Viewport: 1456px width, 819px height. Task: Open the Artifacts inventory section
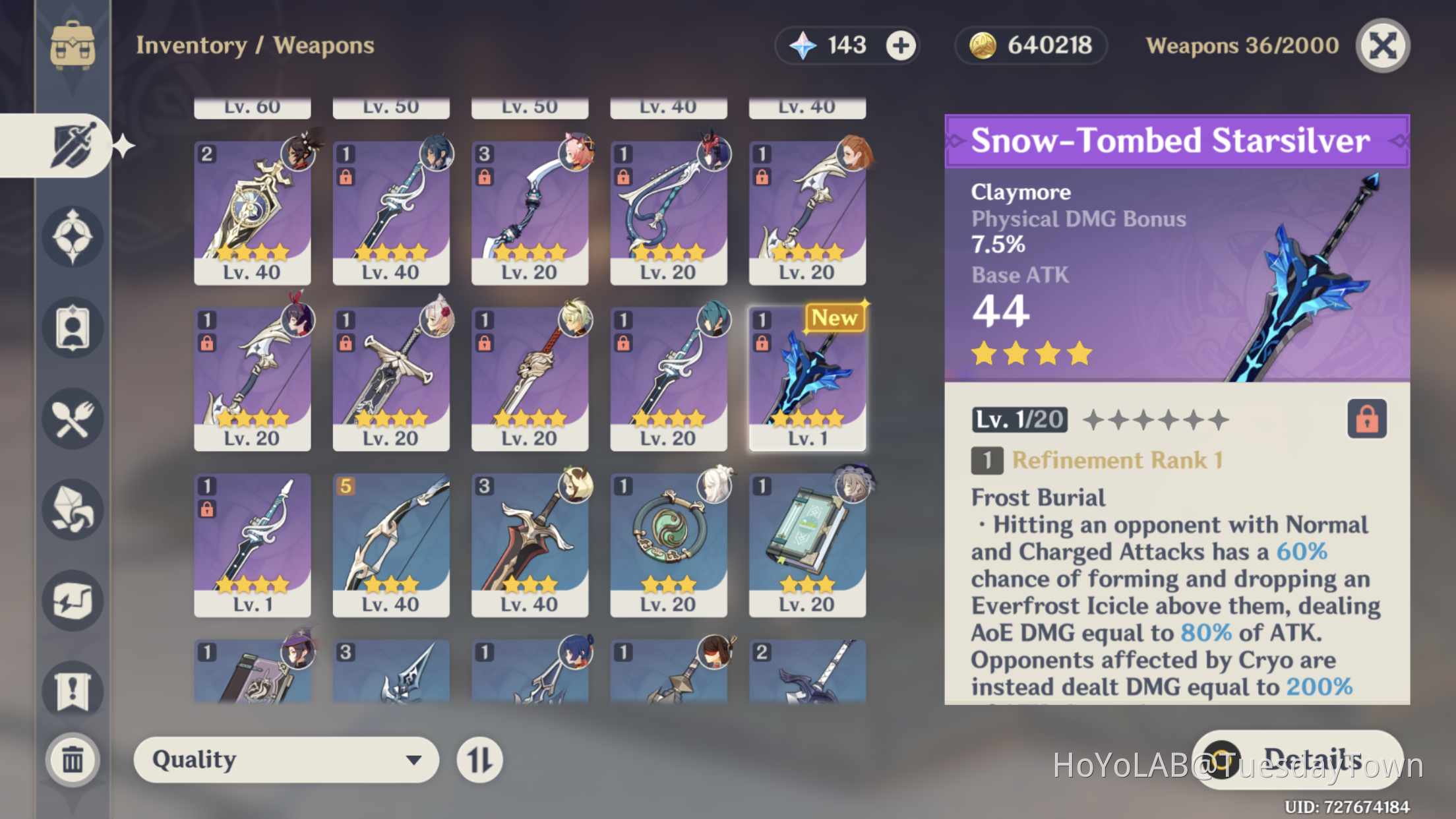click(73, 237)
